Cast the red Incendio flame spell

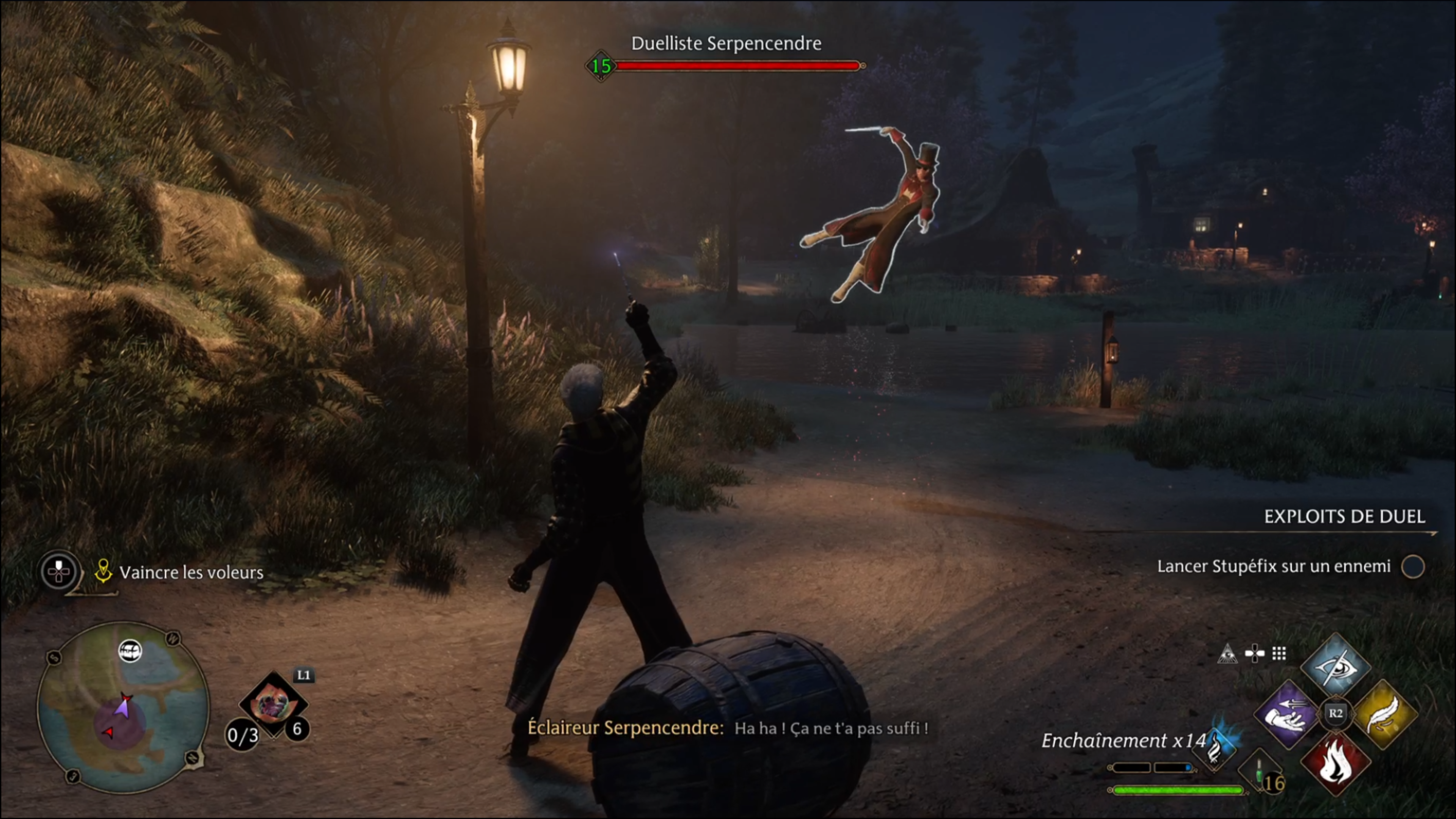1335,763
